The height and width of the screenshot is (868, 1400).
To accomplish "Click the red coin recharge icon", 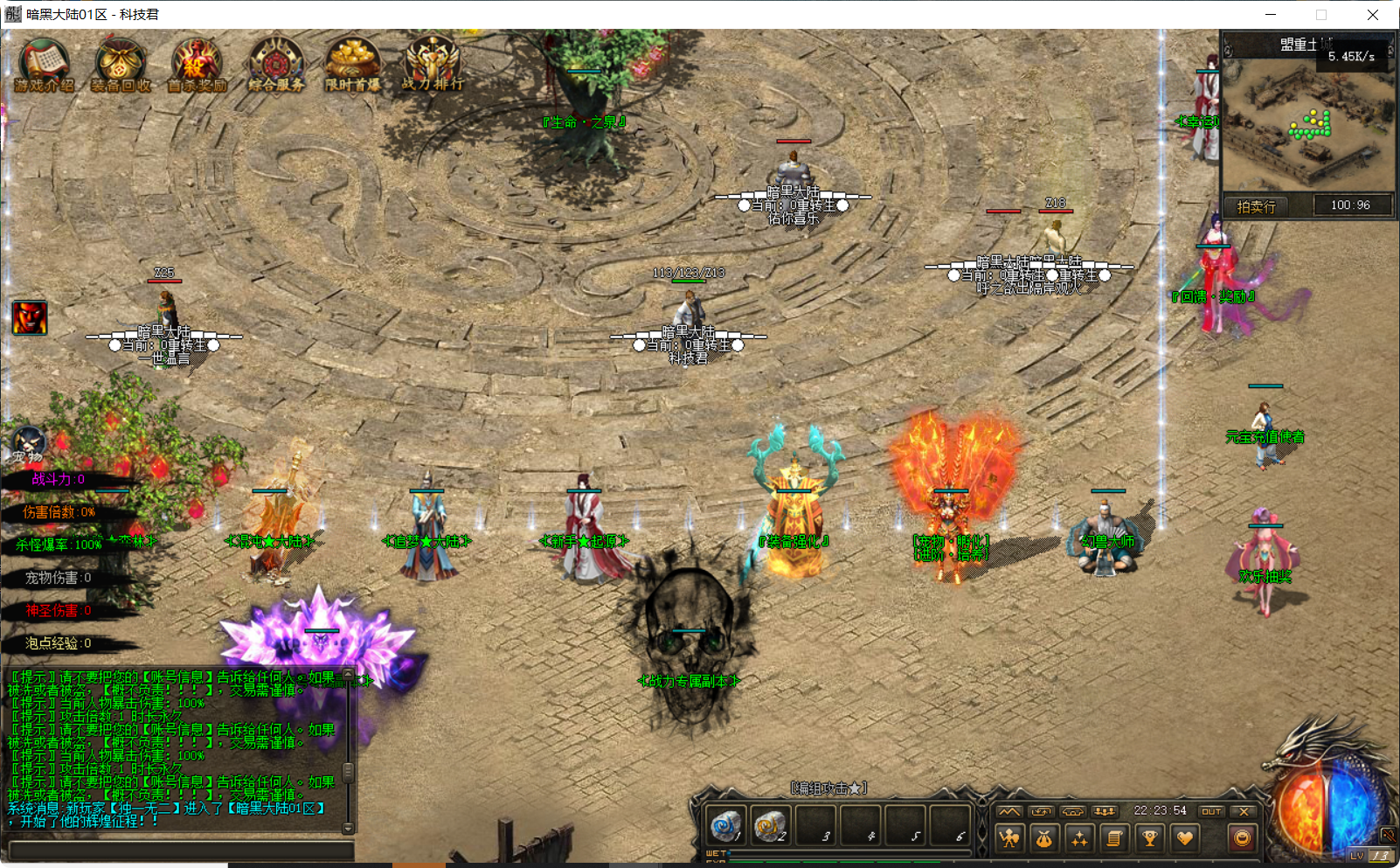I will [x=1242, y=838].
